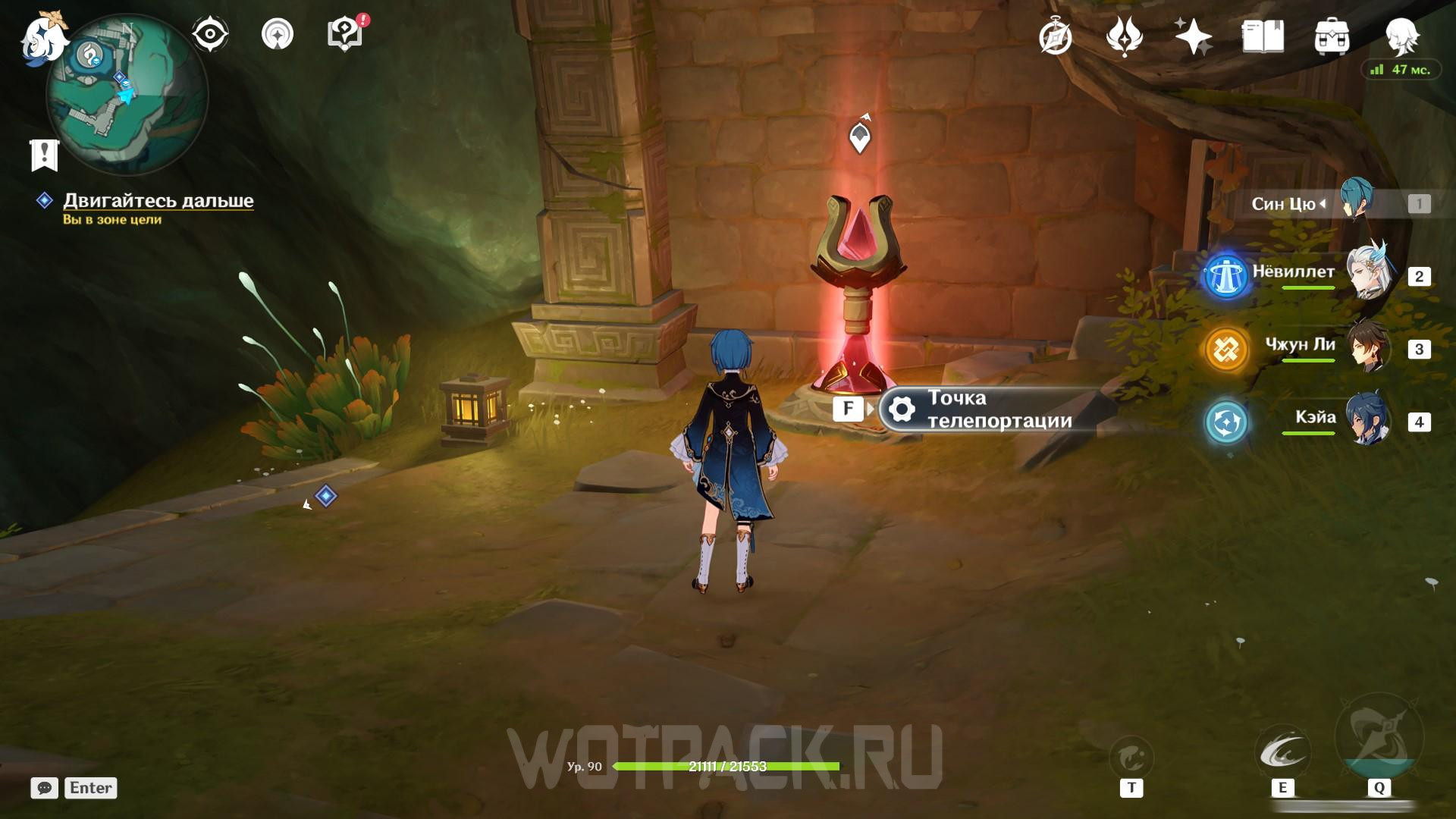Open the battle pass flame icon
The image size is (1456, 819).
(1124, 36)
